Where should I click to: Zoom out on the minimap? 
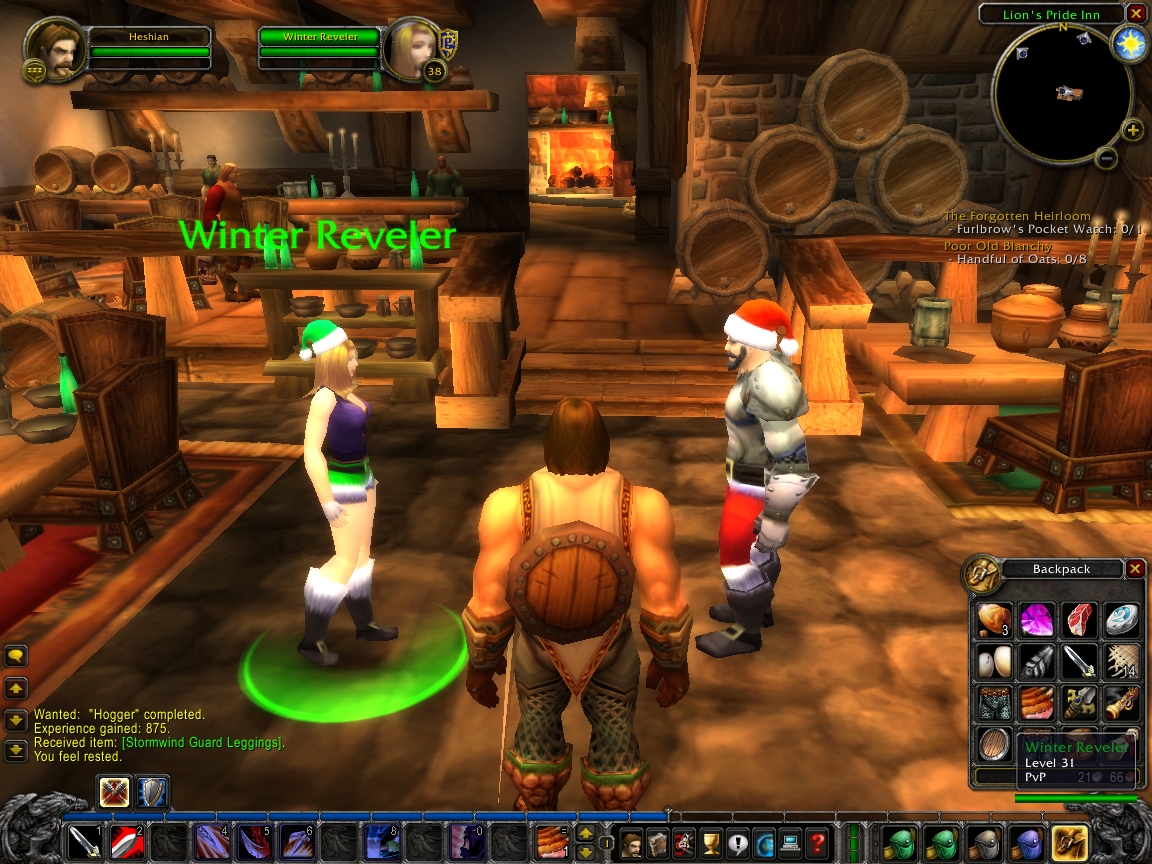pyautogui.click(x=1106, y=158)
